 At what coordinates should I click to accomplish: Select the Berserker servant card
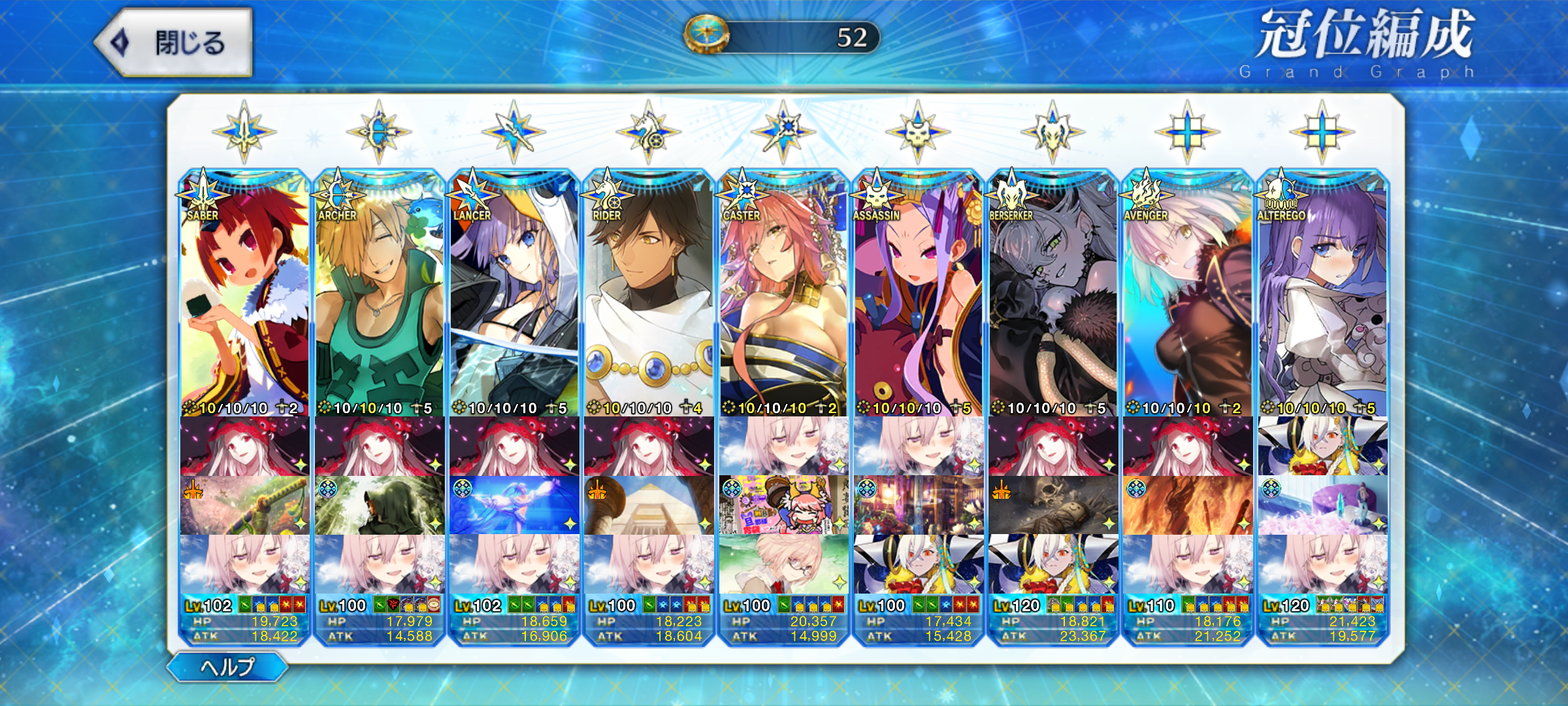(x=1053, y=294)
